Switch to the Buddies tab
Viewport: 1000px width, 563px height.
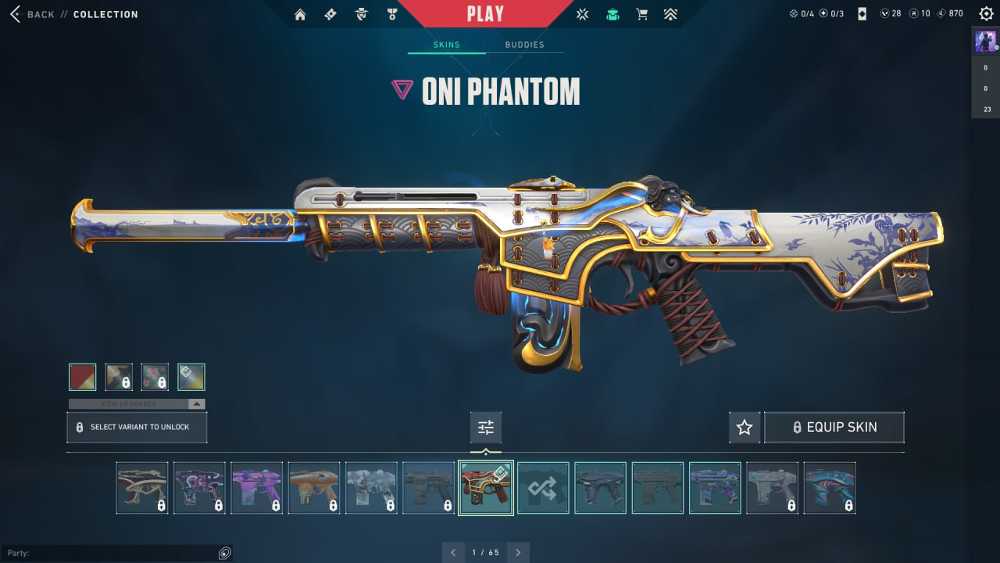click(524, 45)
